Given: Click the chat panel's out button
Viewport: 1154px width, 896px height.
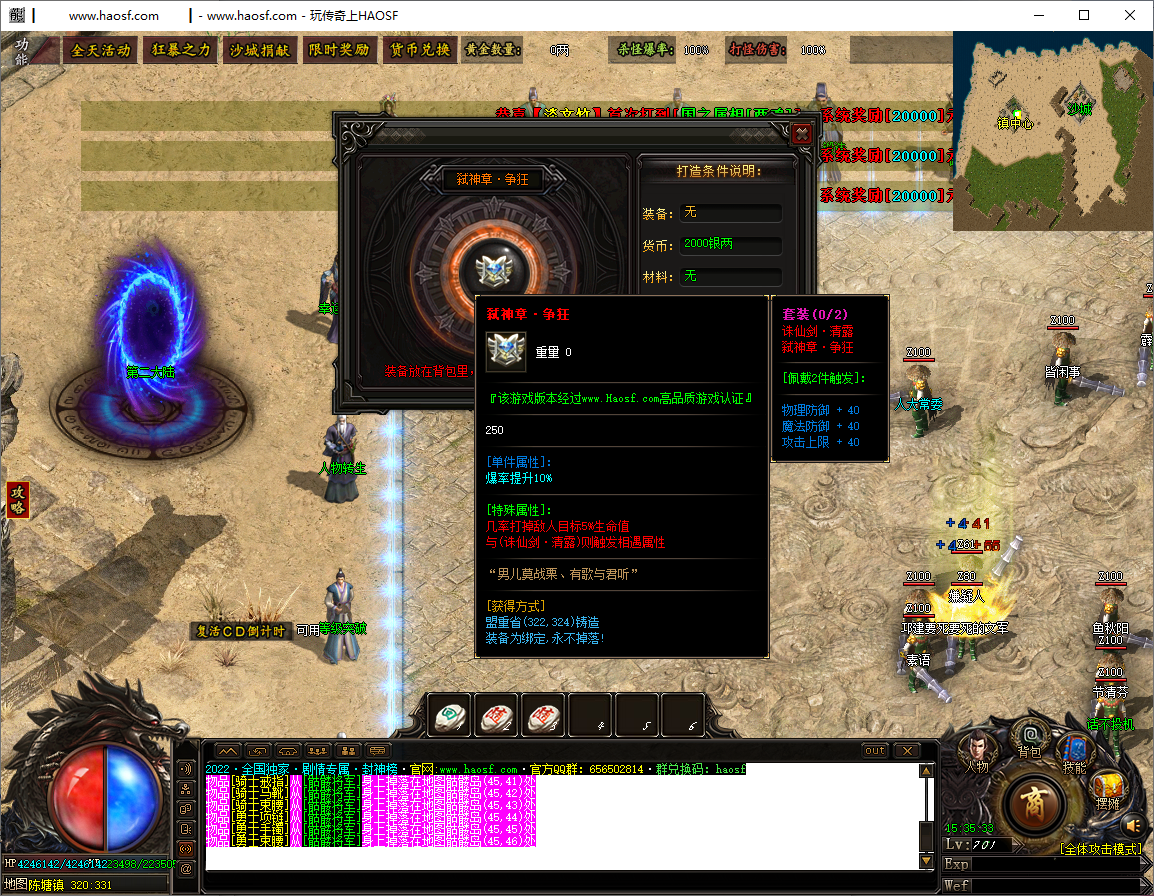Looking at the screenshot, I should (x=874, y=750).
